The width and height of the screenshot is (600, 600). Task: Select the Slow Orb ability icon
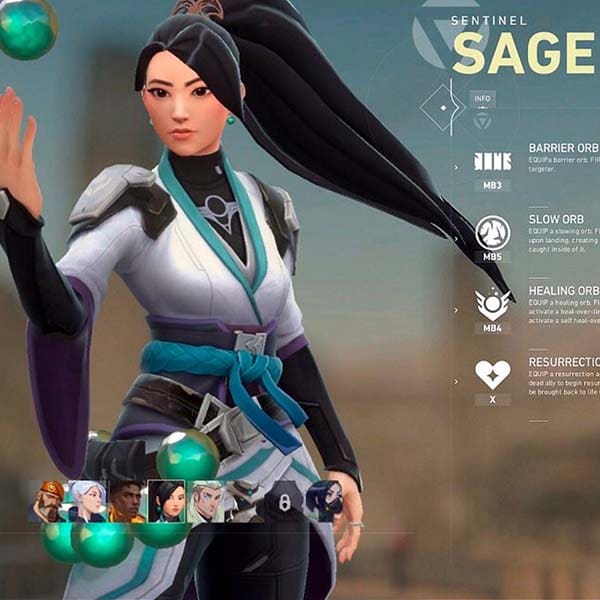pyautogui.click(x=492, y=233)
